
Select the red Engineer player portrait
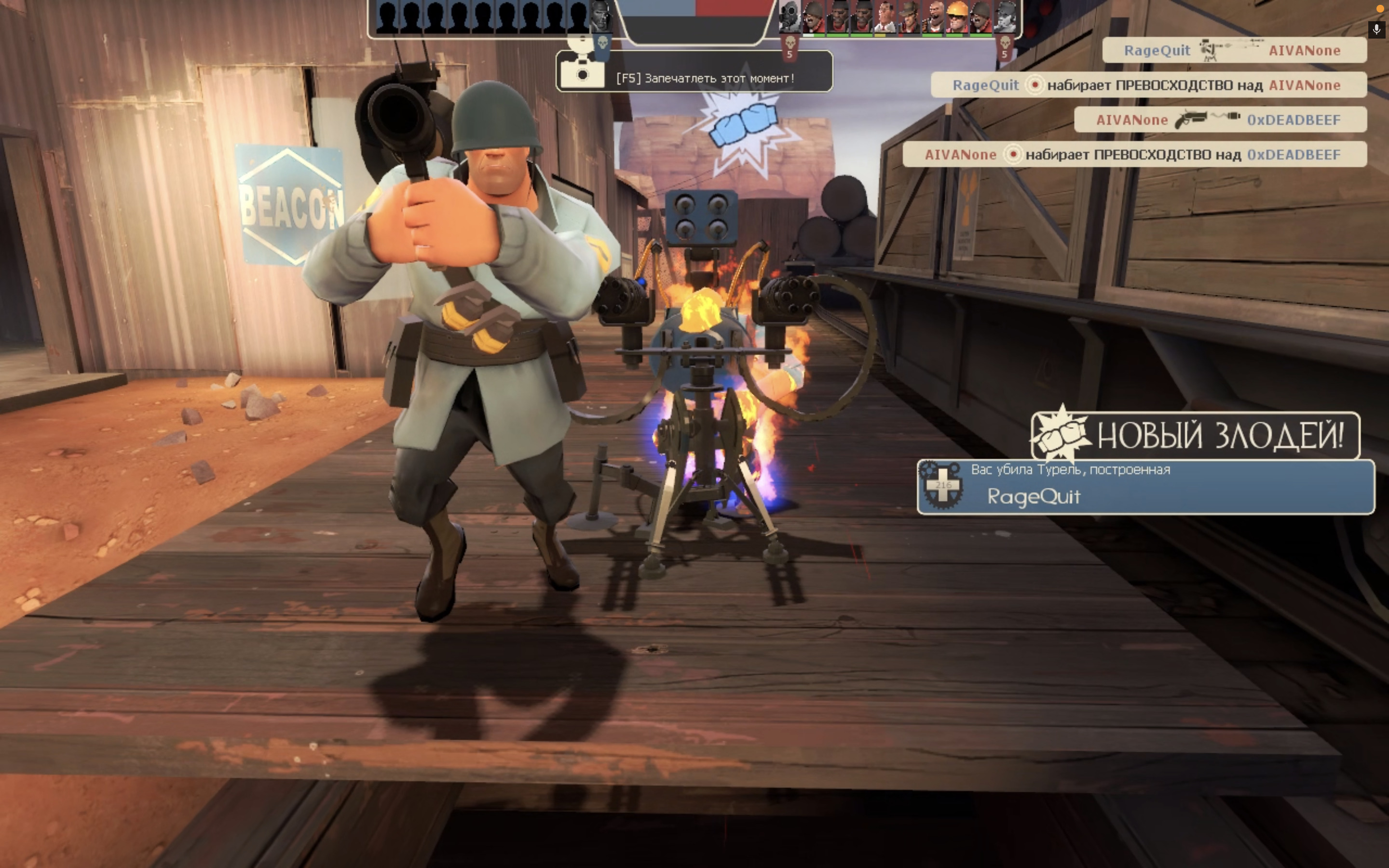click(957, 17)
